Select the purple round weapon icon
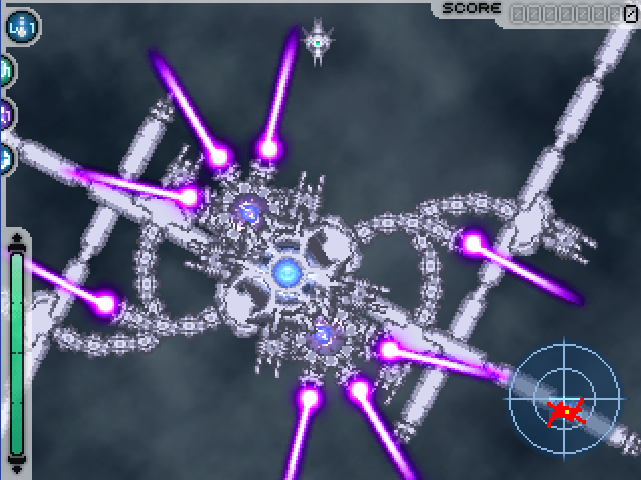 [5, 114]
